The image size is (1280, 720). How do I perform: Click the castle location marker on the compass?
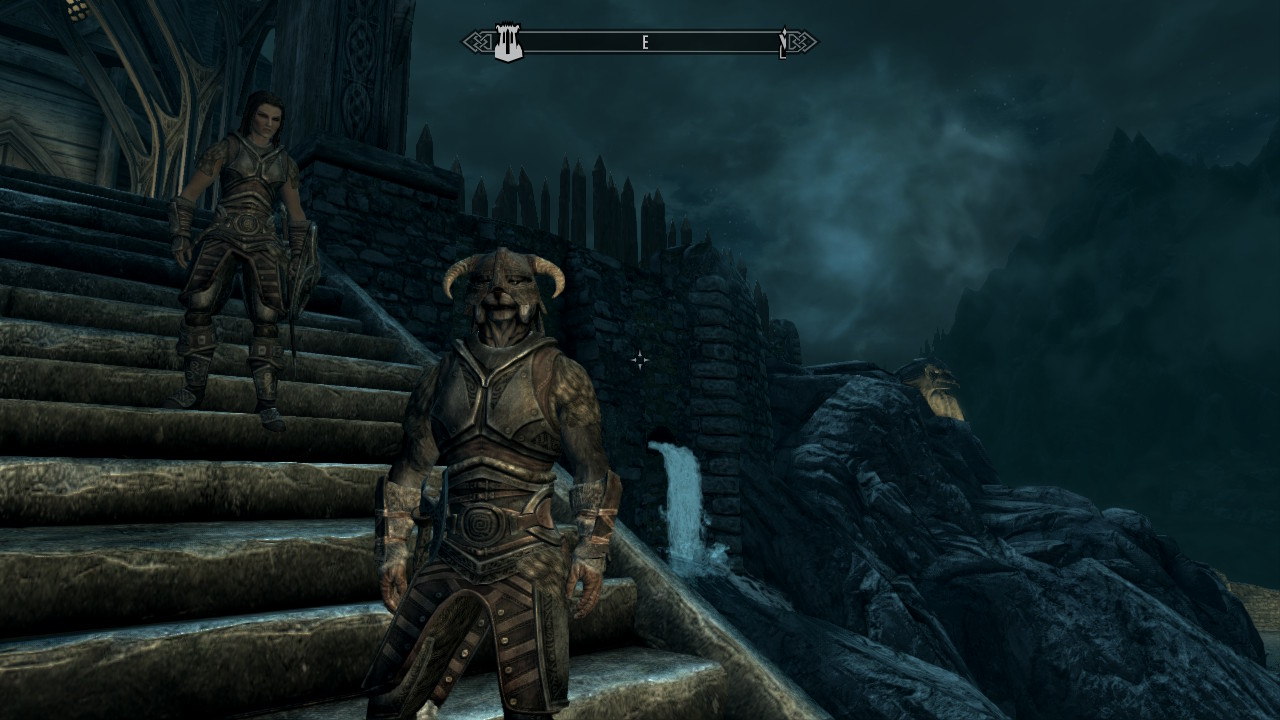509,43
